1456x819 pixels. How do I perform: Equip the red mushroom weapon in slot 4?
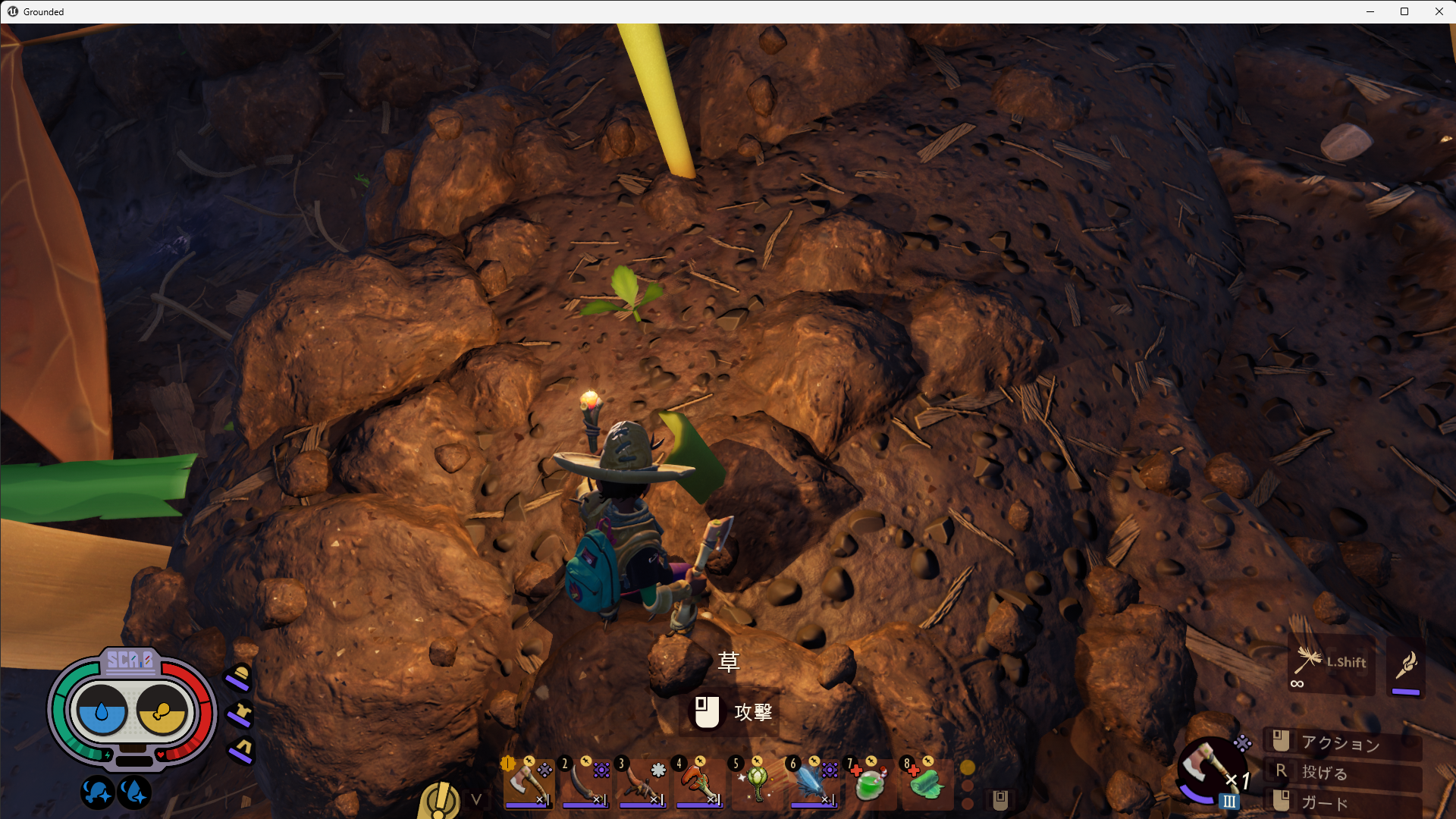pyautogui.click(x=698, y=783)
